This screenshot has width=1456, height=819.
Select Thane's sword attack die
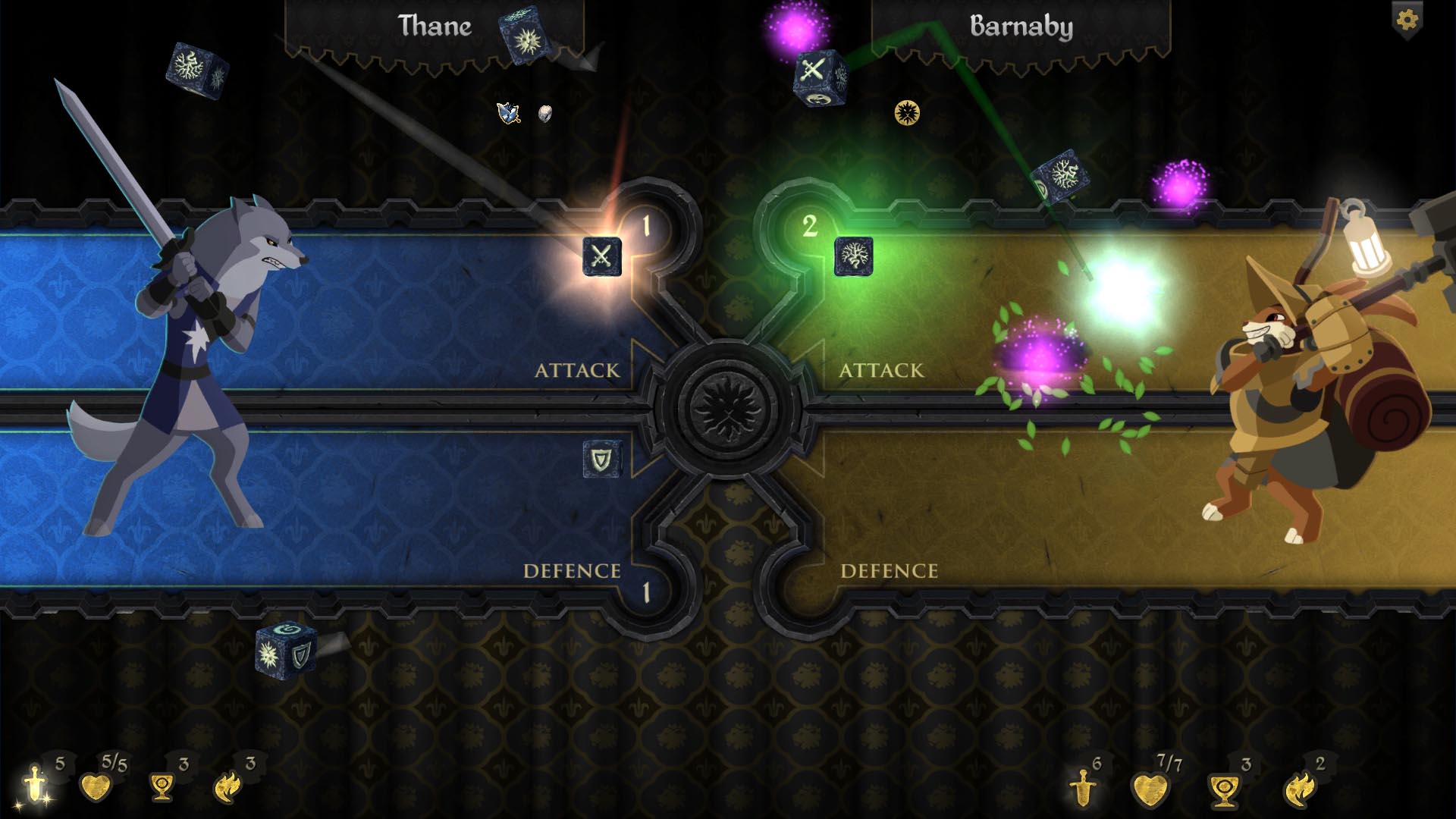click(601, 257)
